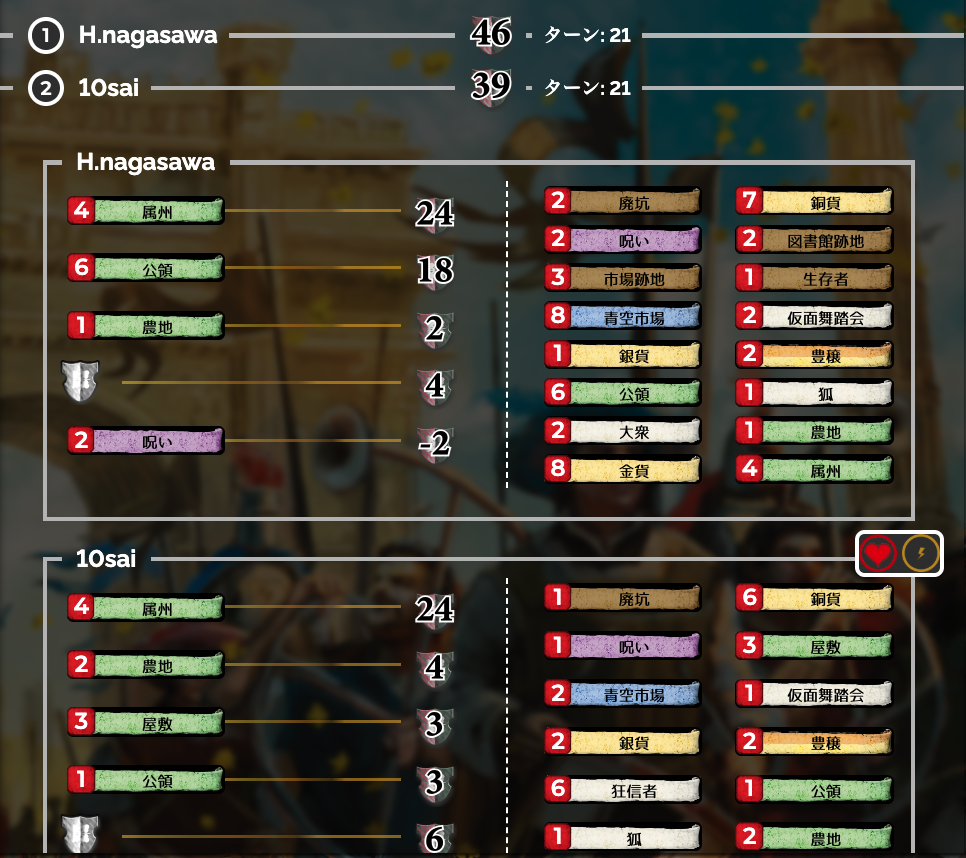Select H.nagasawa's 青空市場 card with count 8
The image size is (966, 858).
[634, 317]
